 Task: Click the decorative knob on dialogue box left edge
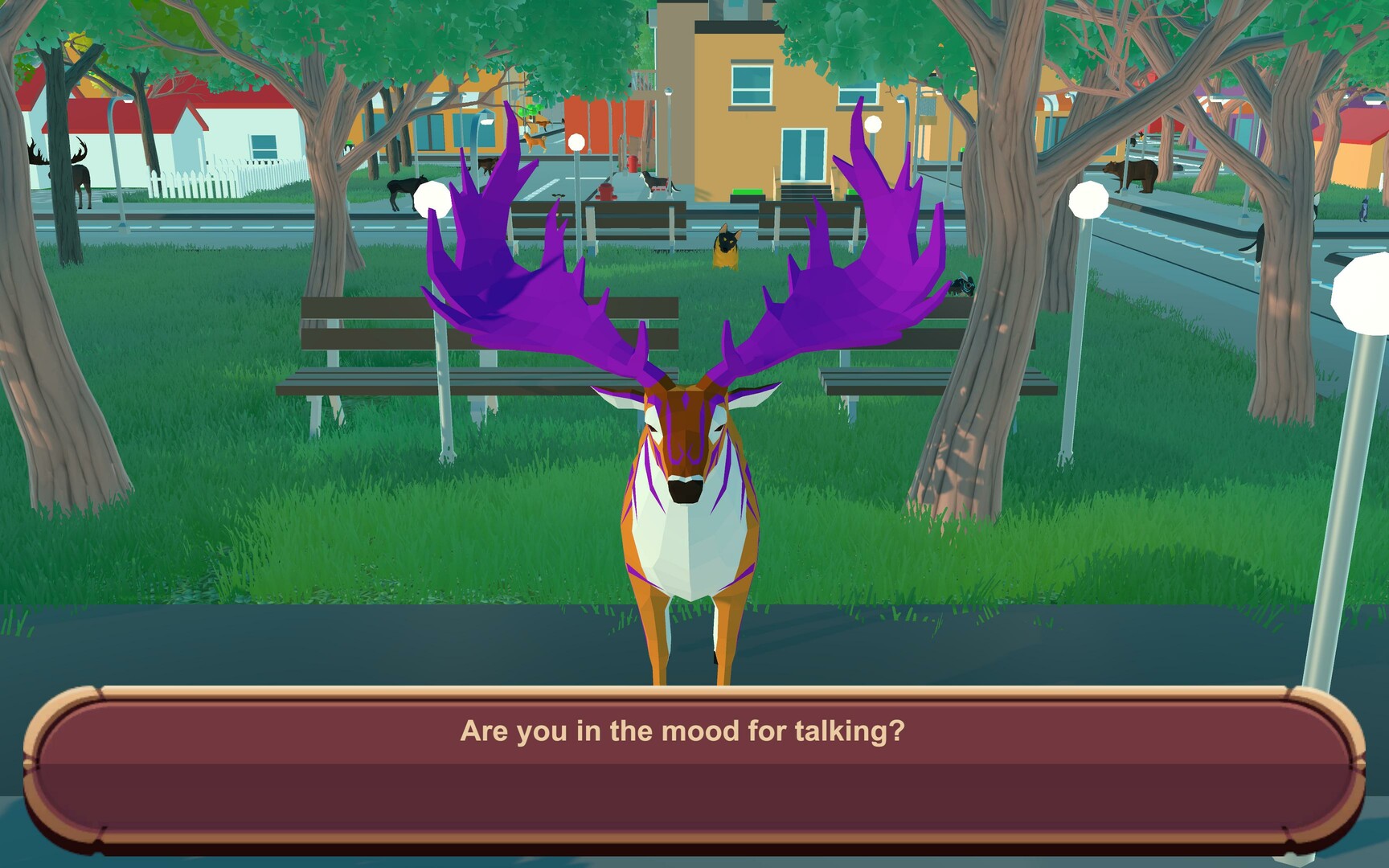(29, 762)
